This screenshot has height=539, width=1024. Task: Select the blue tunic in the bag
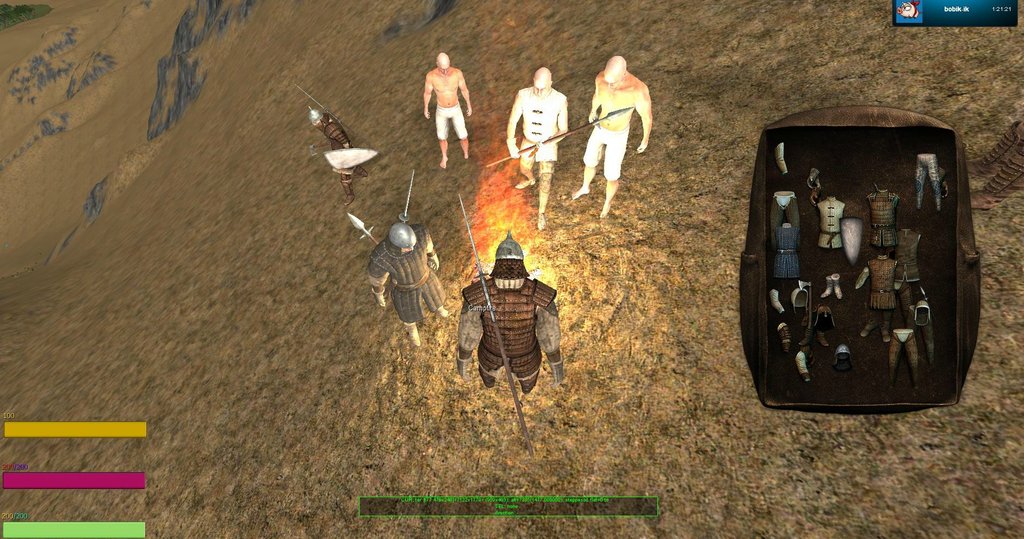point(786,251)
